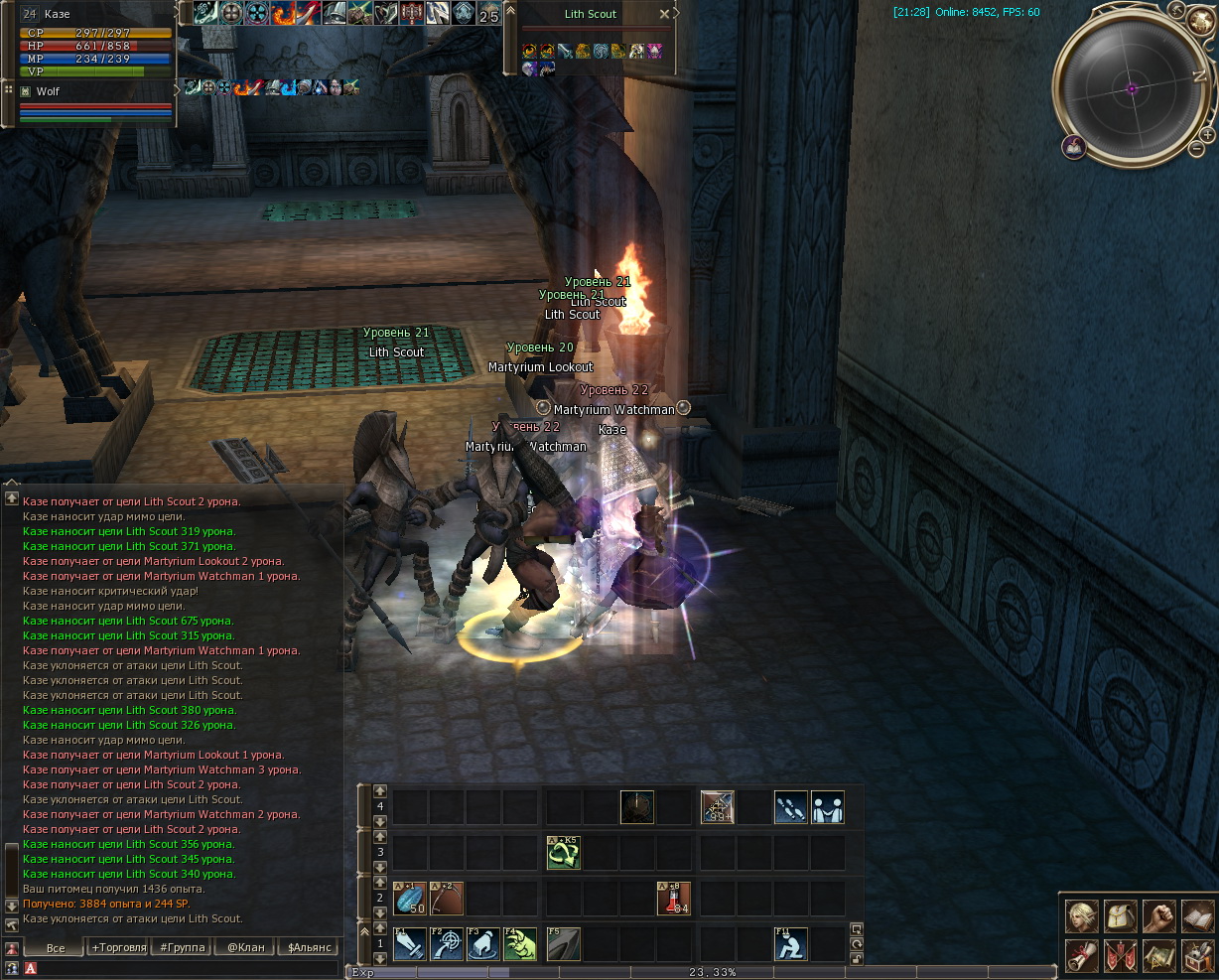Open the inventory bag
This screenshot has width=1219, height=980.
click(x=1121, y=915)
